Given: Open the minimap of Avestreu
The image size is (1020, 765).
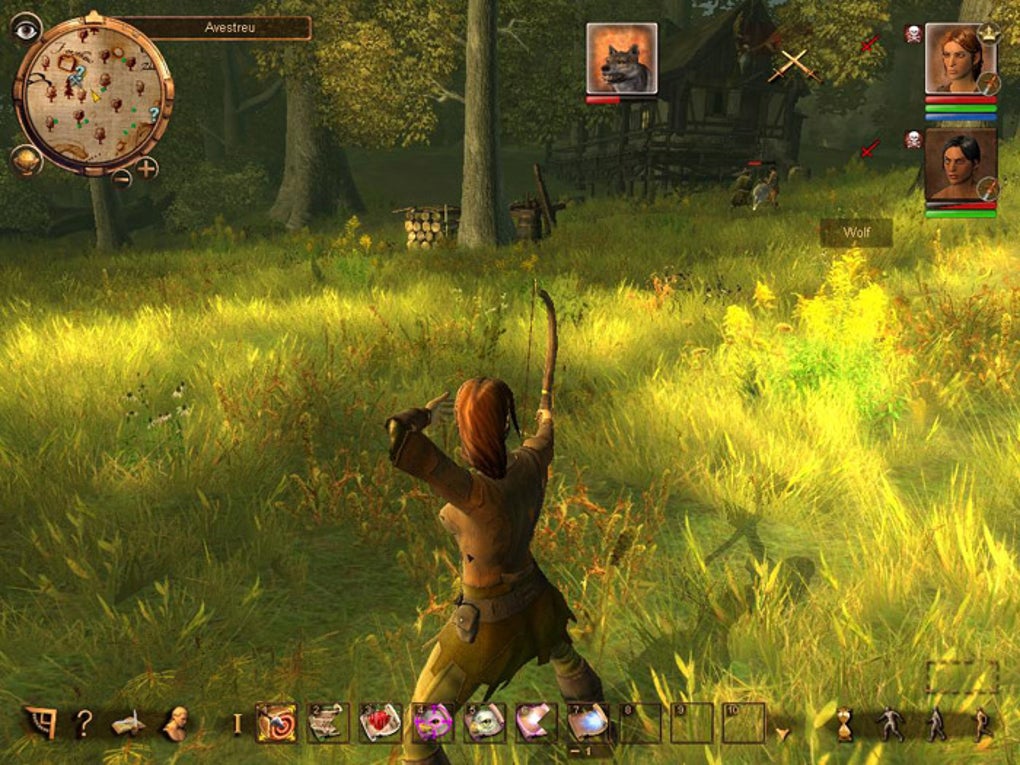Looking at the screenshot, I should tap(93, 95).
